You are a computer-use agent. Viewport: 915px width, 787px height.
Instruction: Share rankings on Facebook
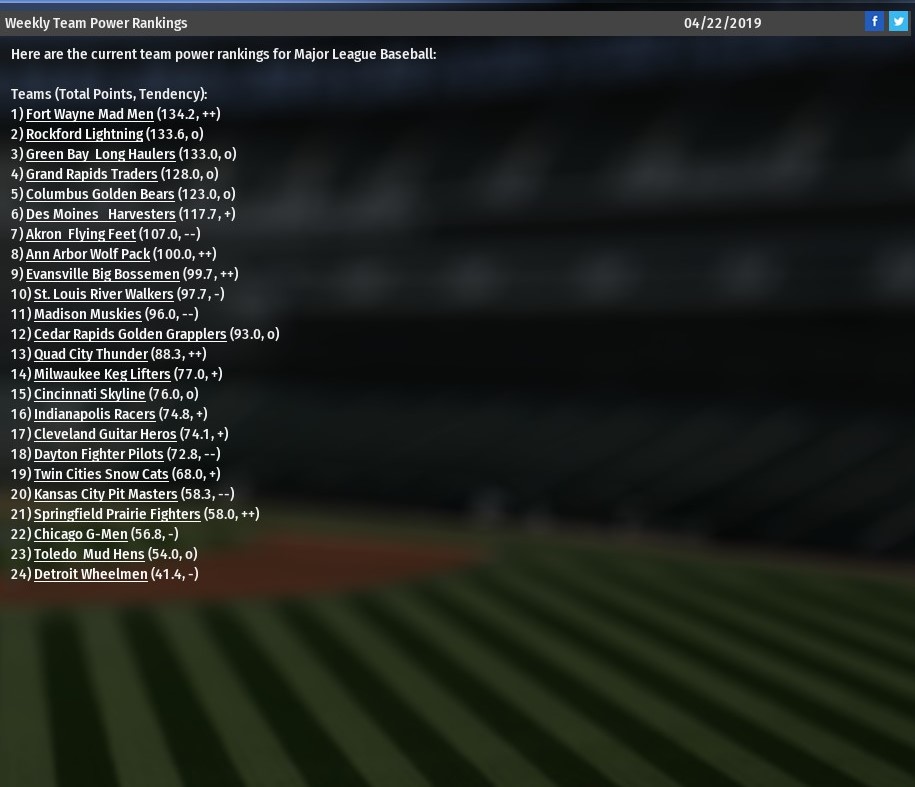coord(874,21)
